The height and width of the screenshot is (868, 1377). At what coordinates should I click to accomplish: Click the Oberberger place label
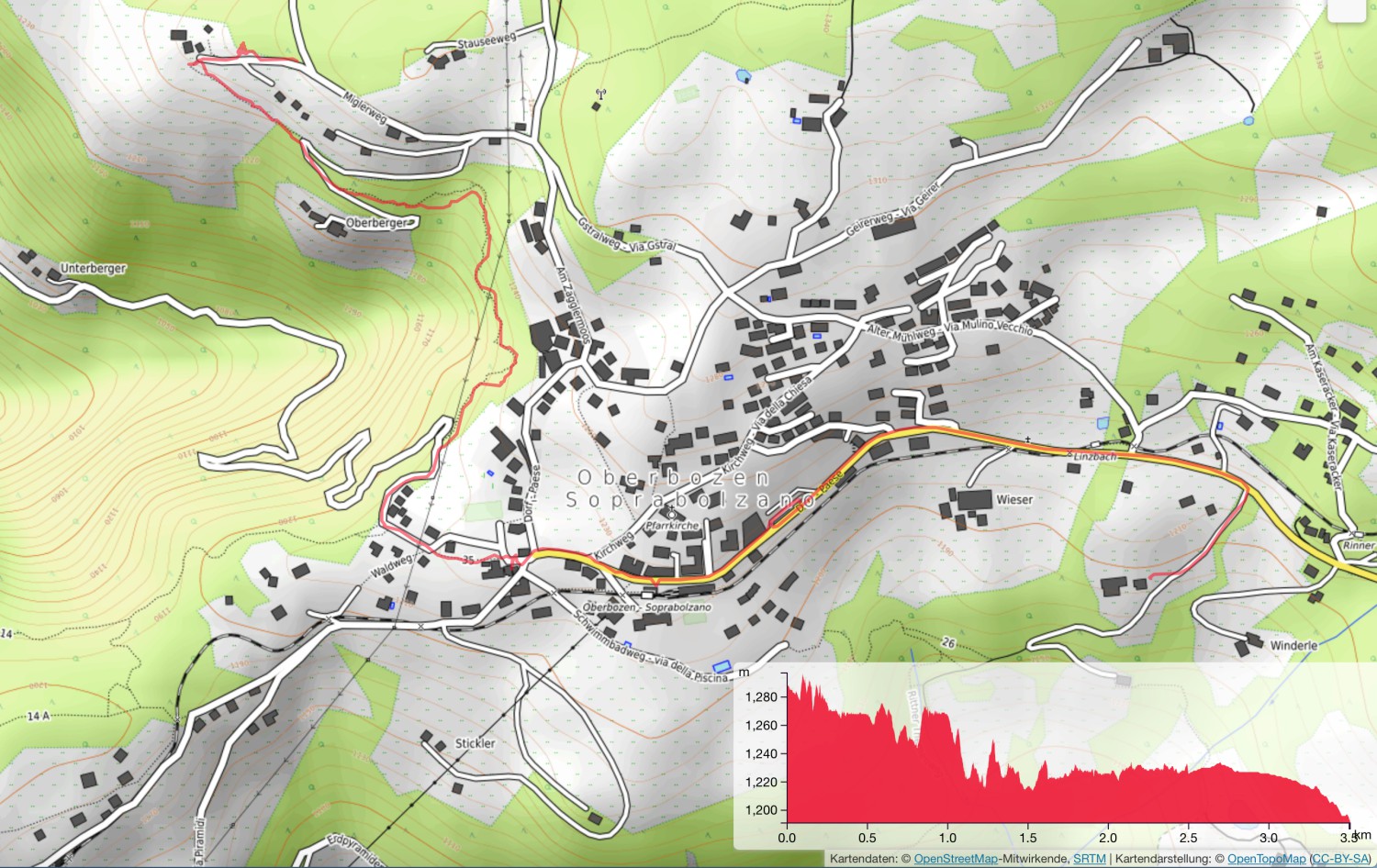coord(375,222)
